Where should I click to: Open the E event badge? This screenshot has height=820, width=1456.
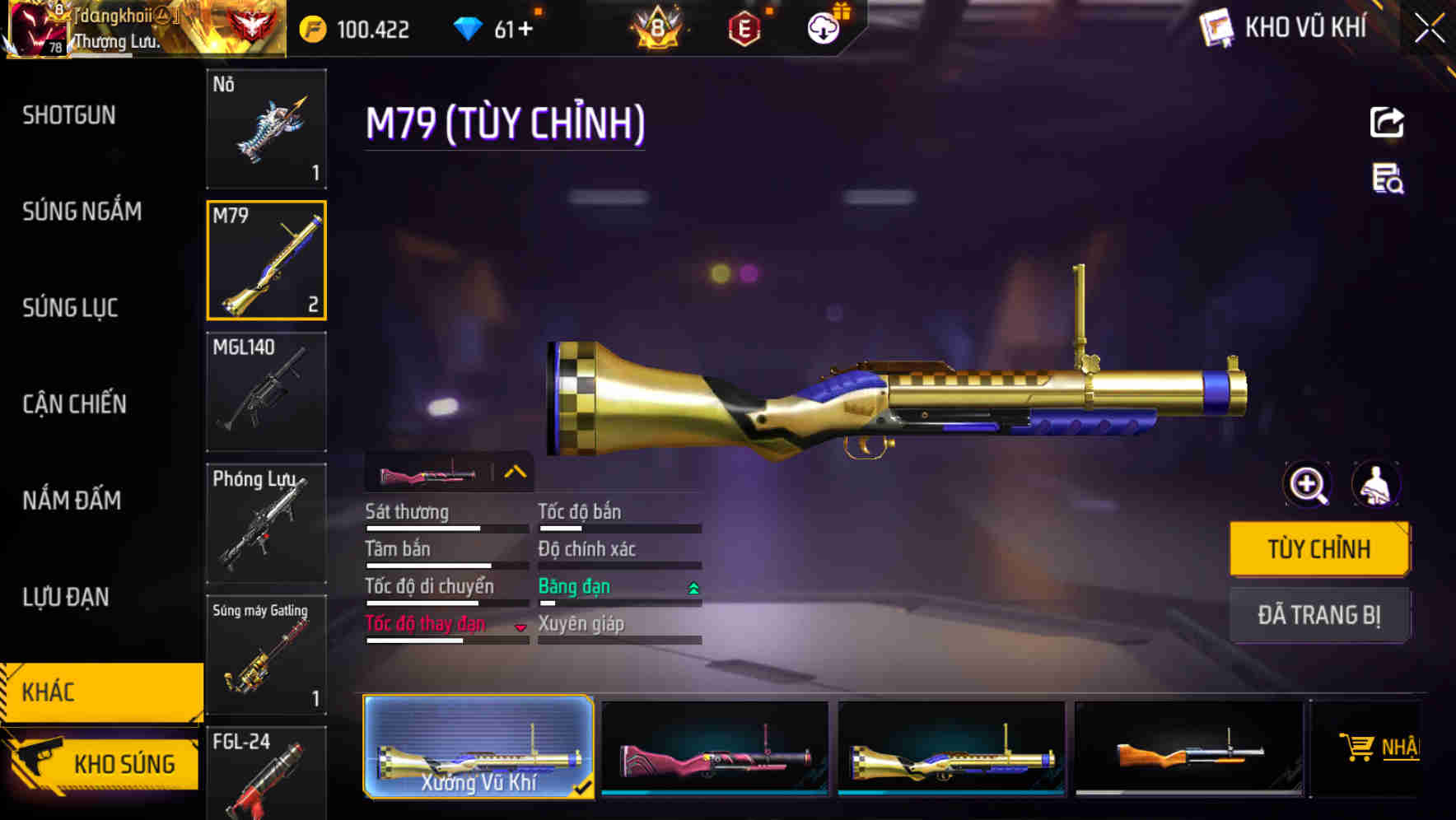(744, 27)
